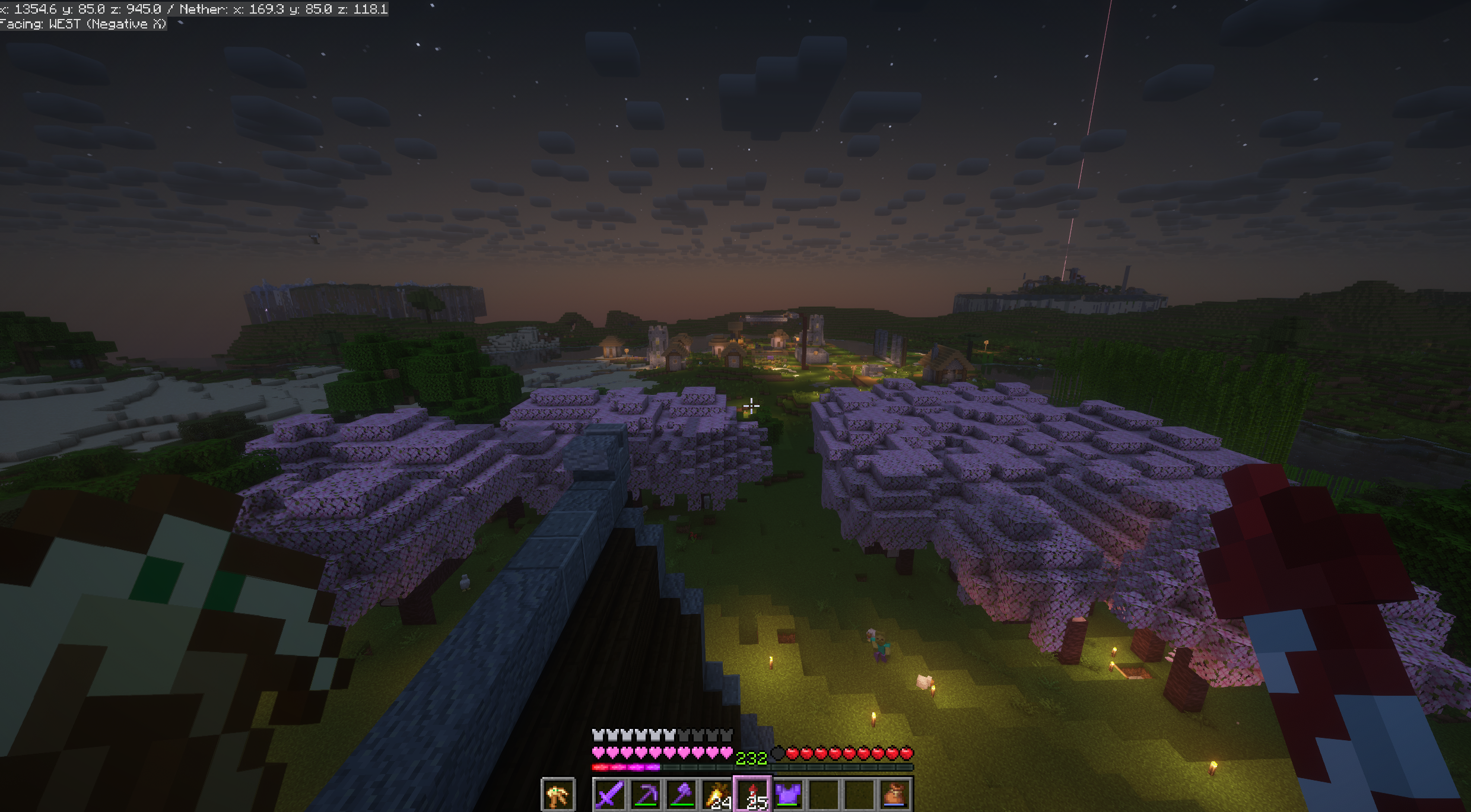Select the offhand totem of undying slot
1471x812 pixels.
(558, 795)
